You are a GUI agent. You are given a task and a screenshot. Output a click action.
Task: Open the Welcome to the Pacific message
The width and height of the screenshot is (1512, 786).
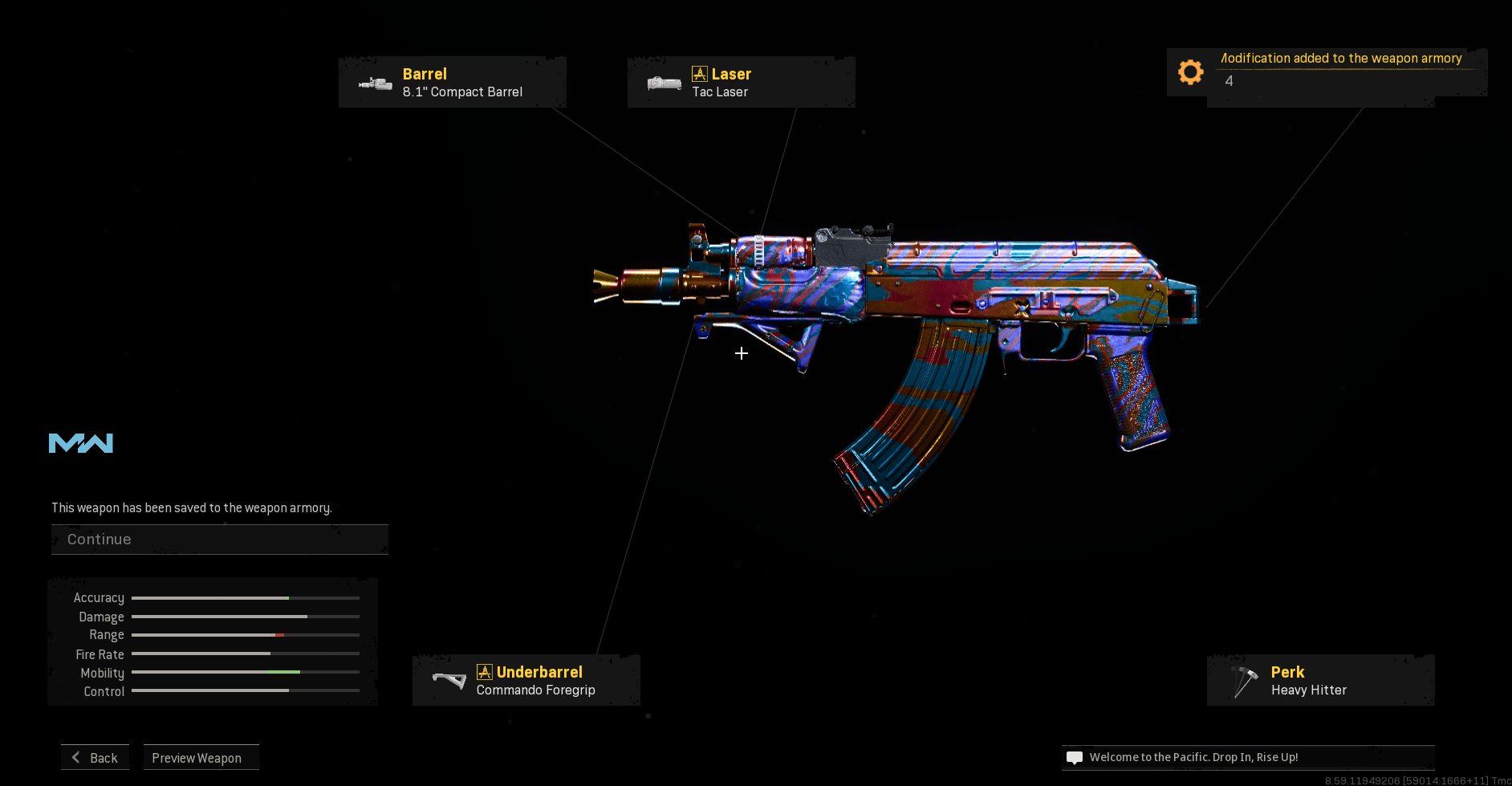coord(1248,757)
